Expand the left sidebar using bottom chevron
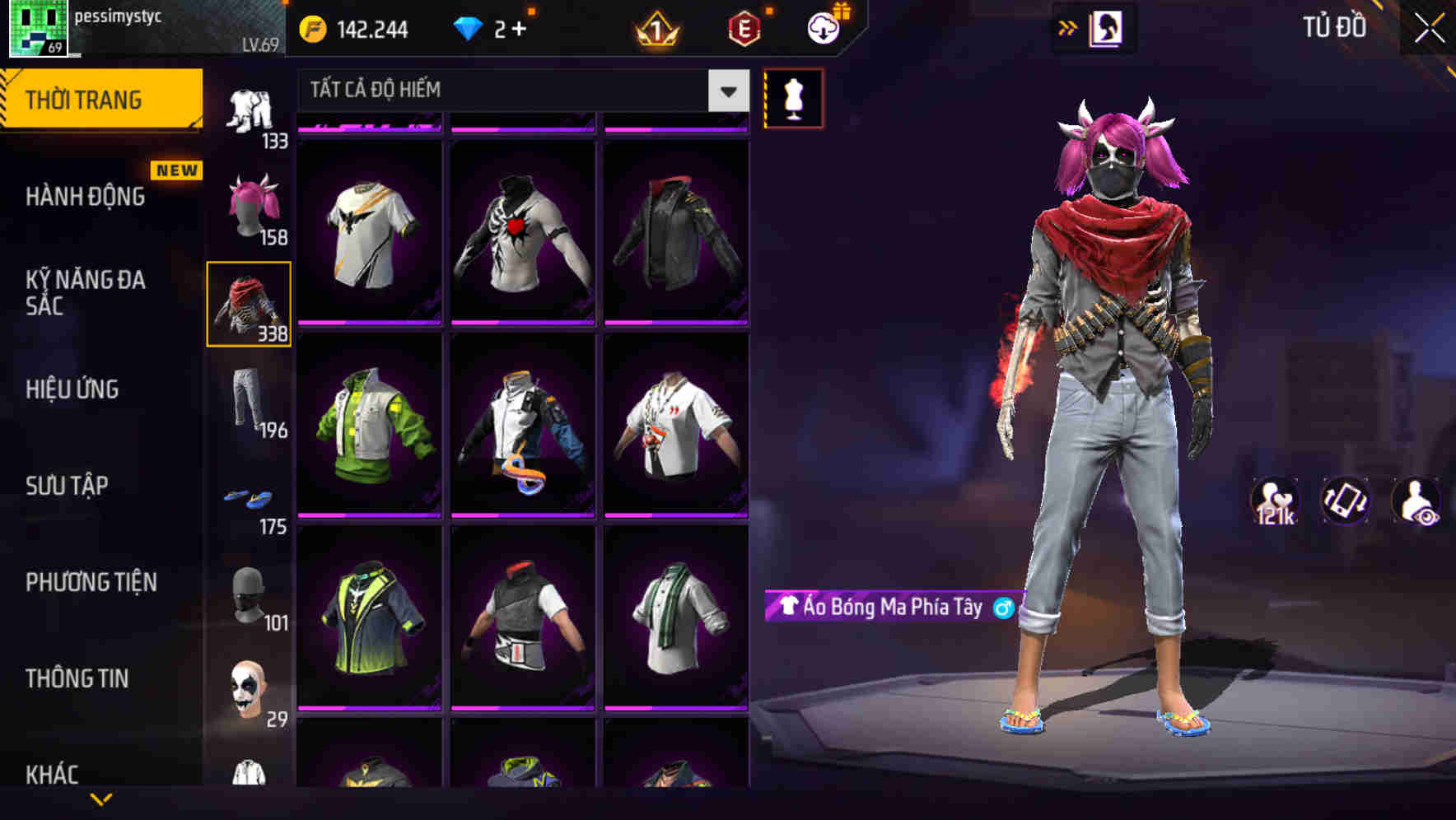Viewport: 1456px width, 820px height. [101, 800]
